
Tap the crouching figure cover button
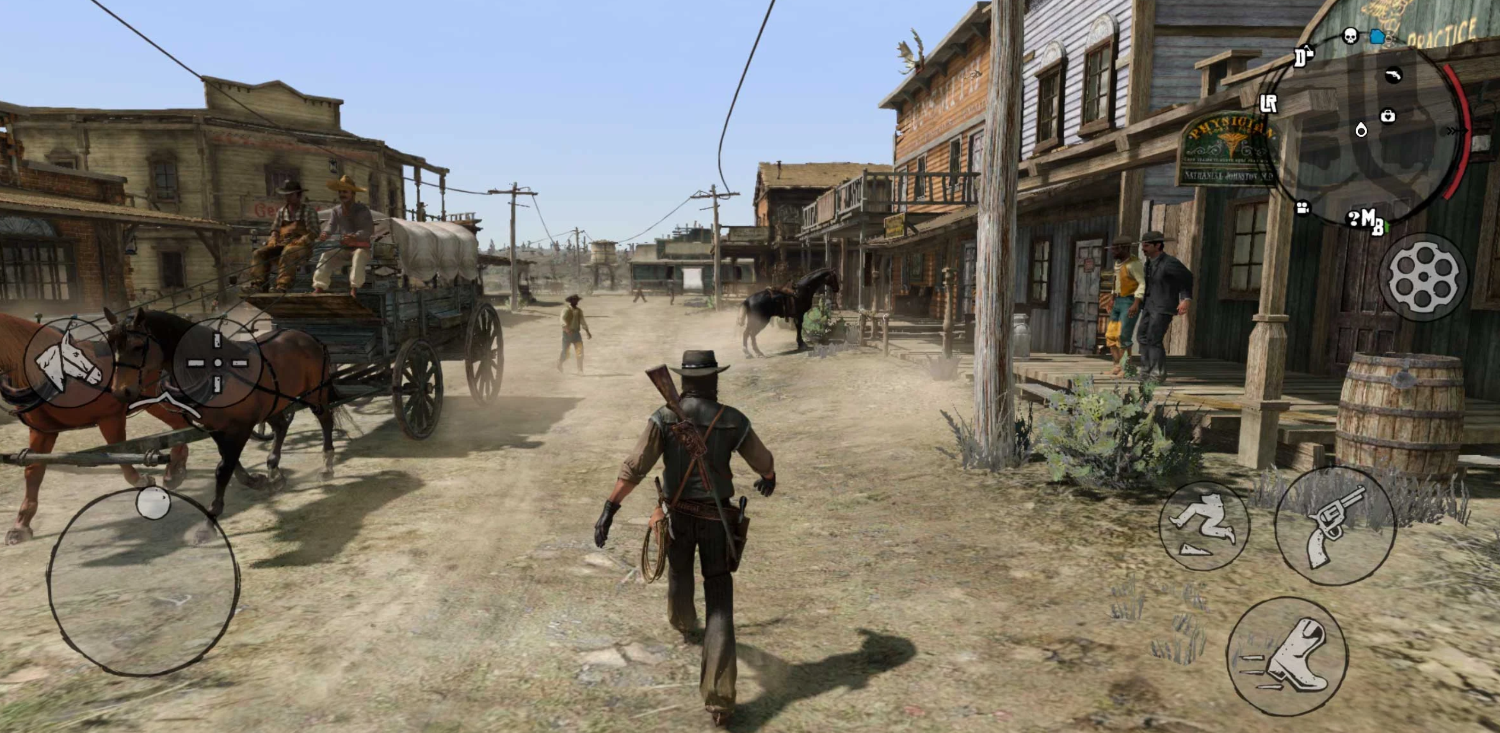point(1204,525)
